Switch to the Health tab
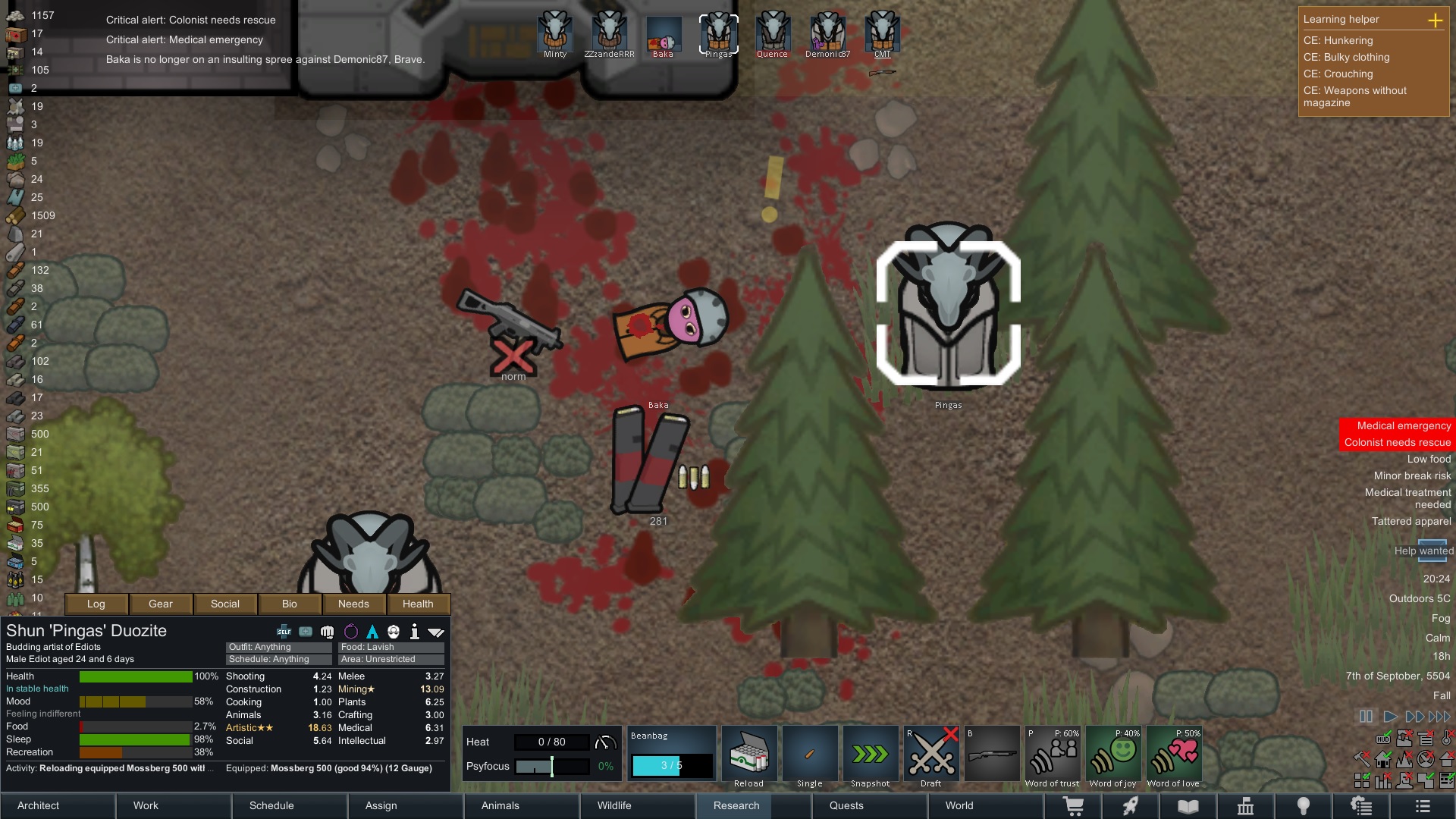Viewport: 1456px width, 819px height. (x=418, y=604)
